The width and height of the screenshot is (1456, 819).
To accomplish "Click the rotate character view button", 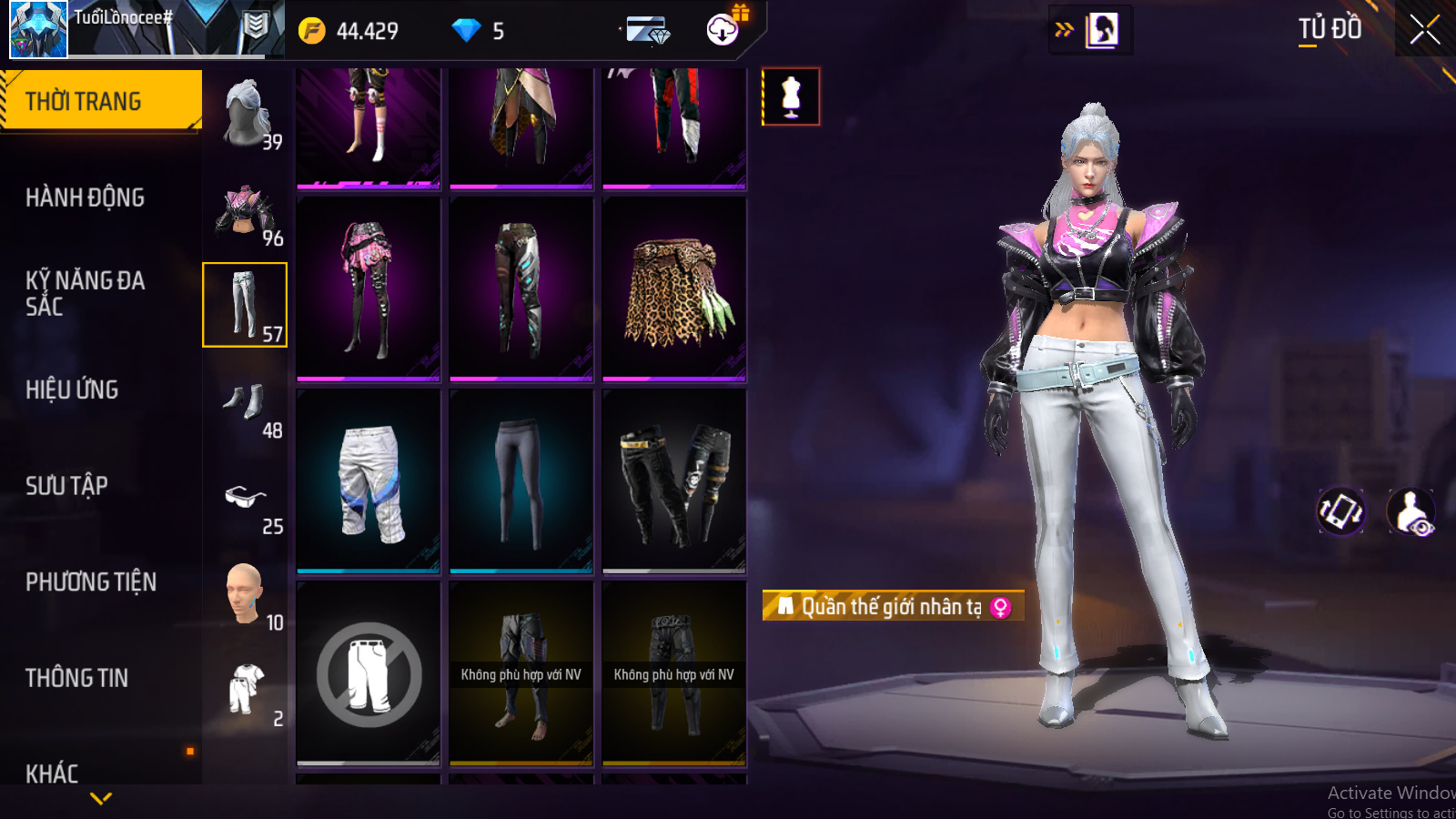I will point(1341,511).
